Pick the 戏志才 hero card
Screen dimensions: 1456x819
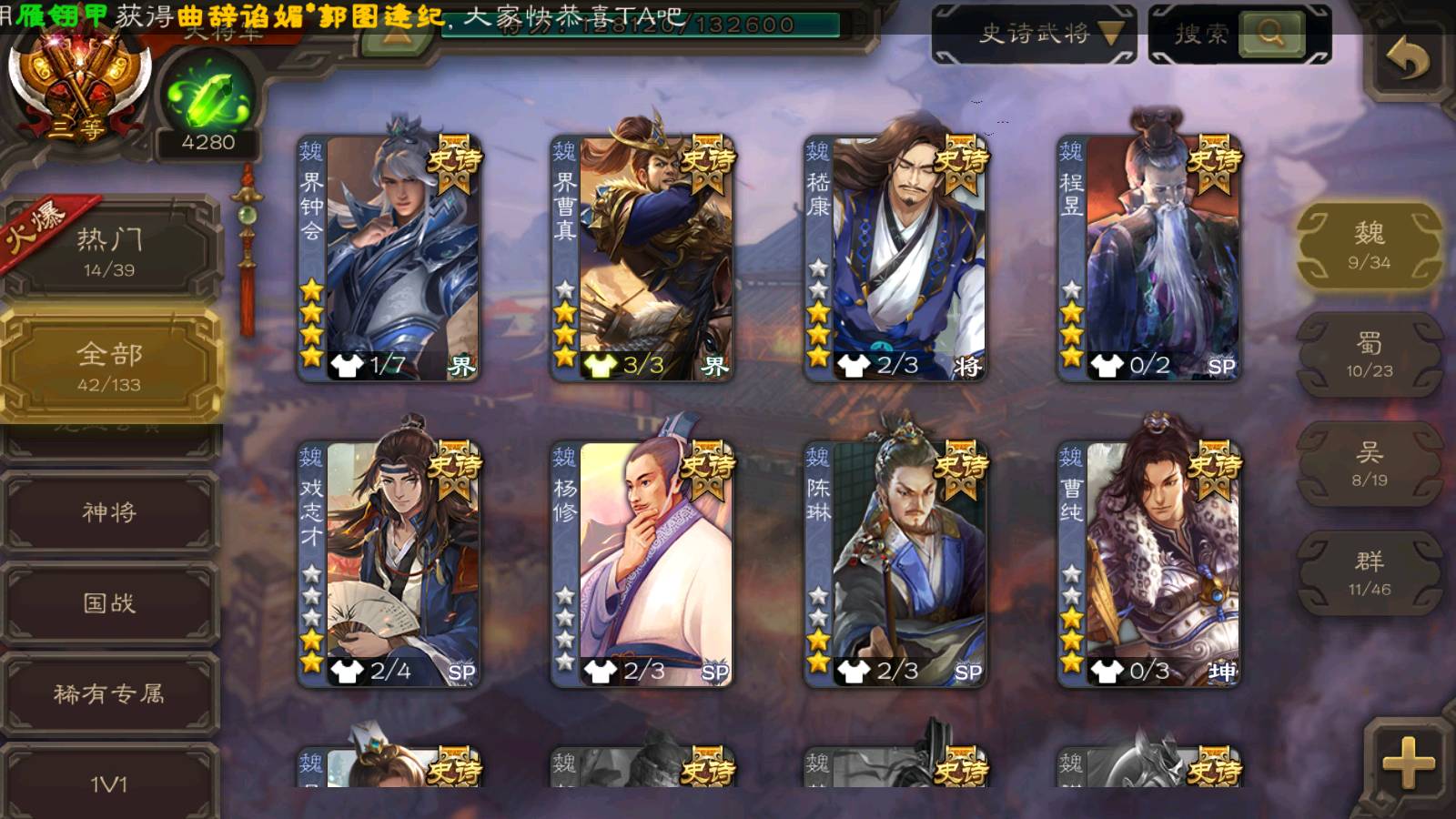tap(389, 563)
